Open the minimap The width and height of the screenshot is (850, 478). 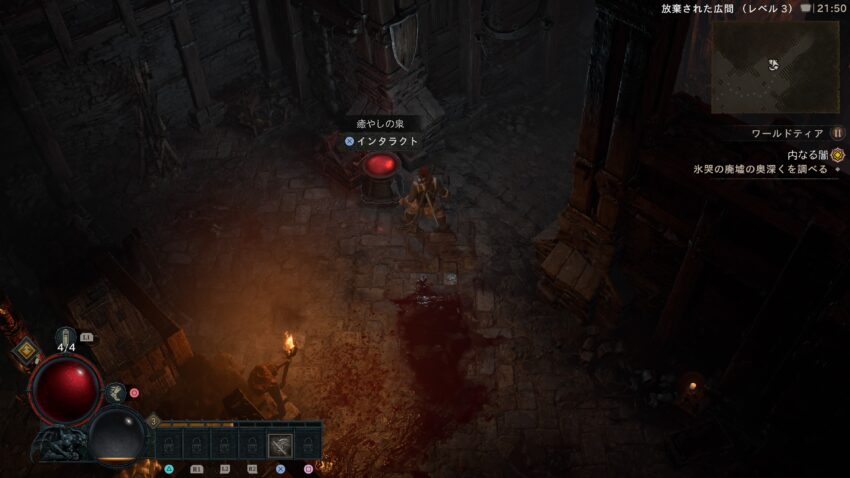[x=774, y=66]
